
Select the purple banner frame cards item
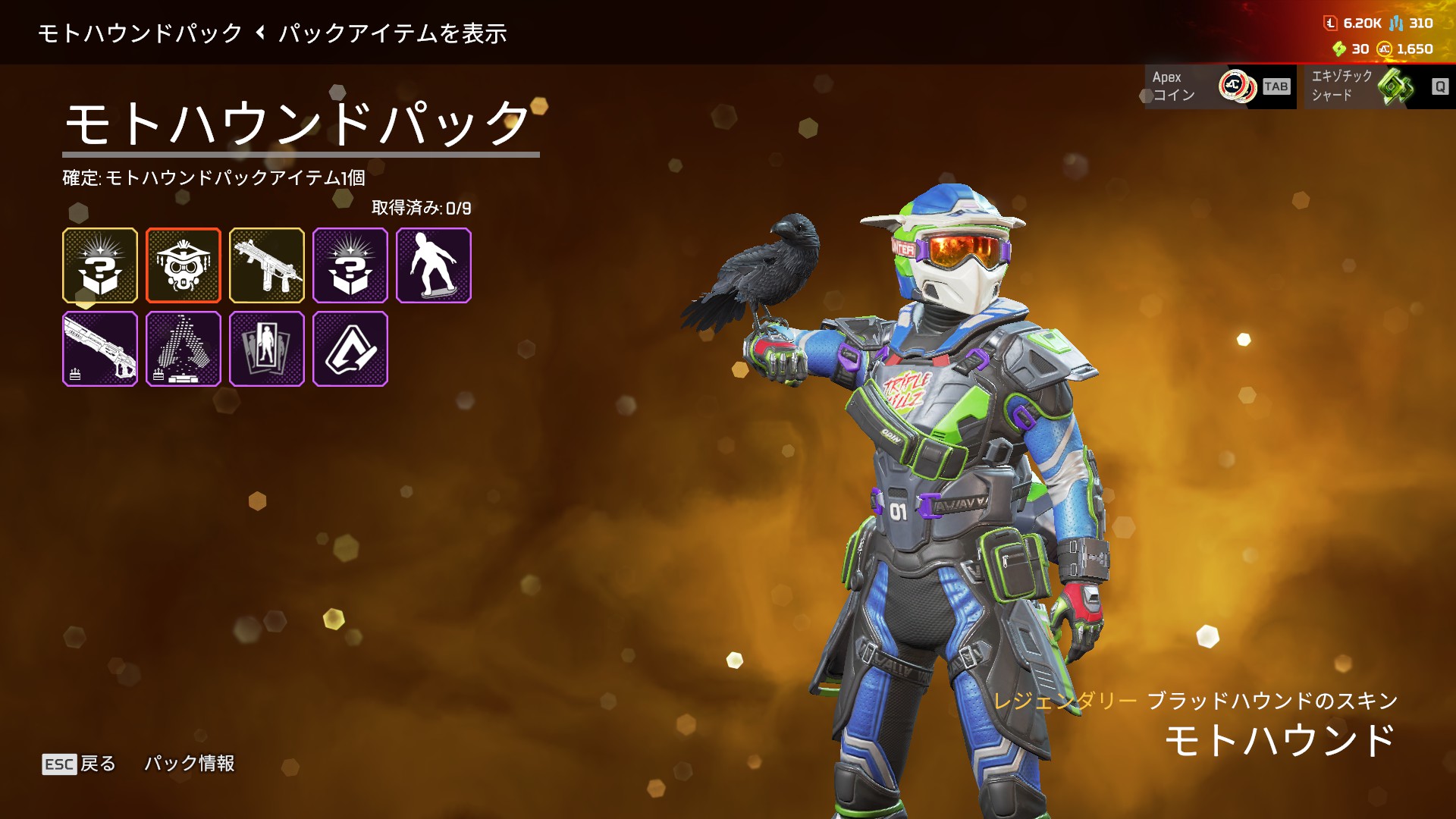tap(267, 349)
